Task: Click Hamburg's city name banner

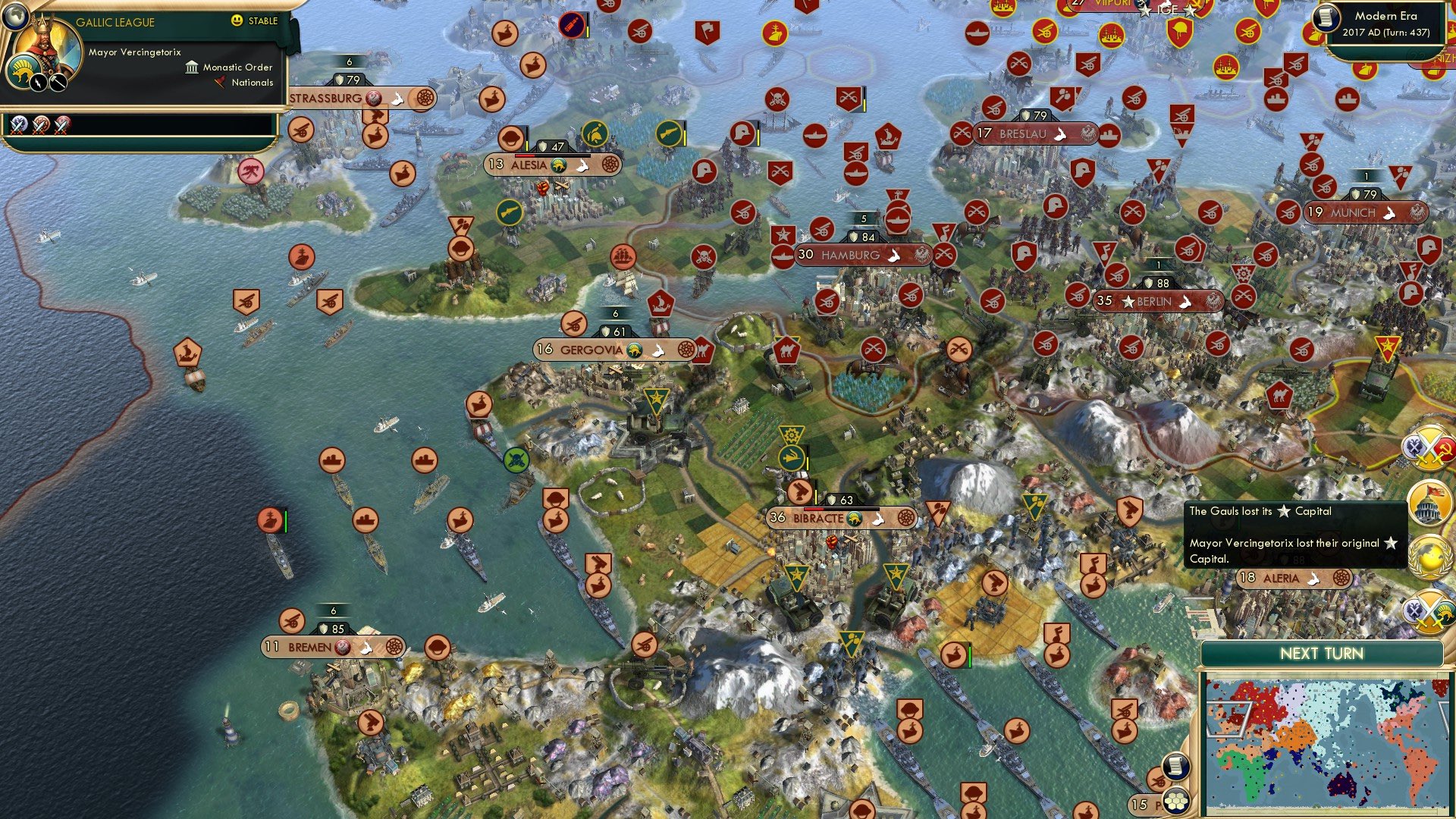Action: coord(851,256)
